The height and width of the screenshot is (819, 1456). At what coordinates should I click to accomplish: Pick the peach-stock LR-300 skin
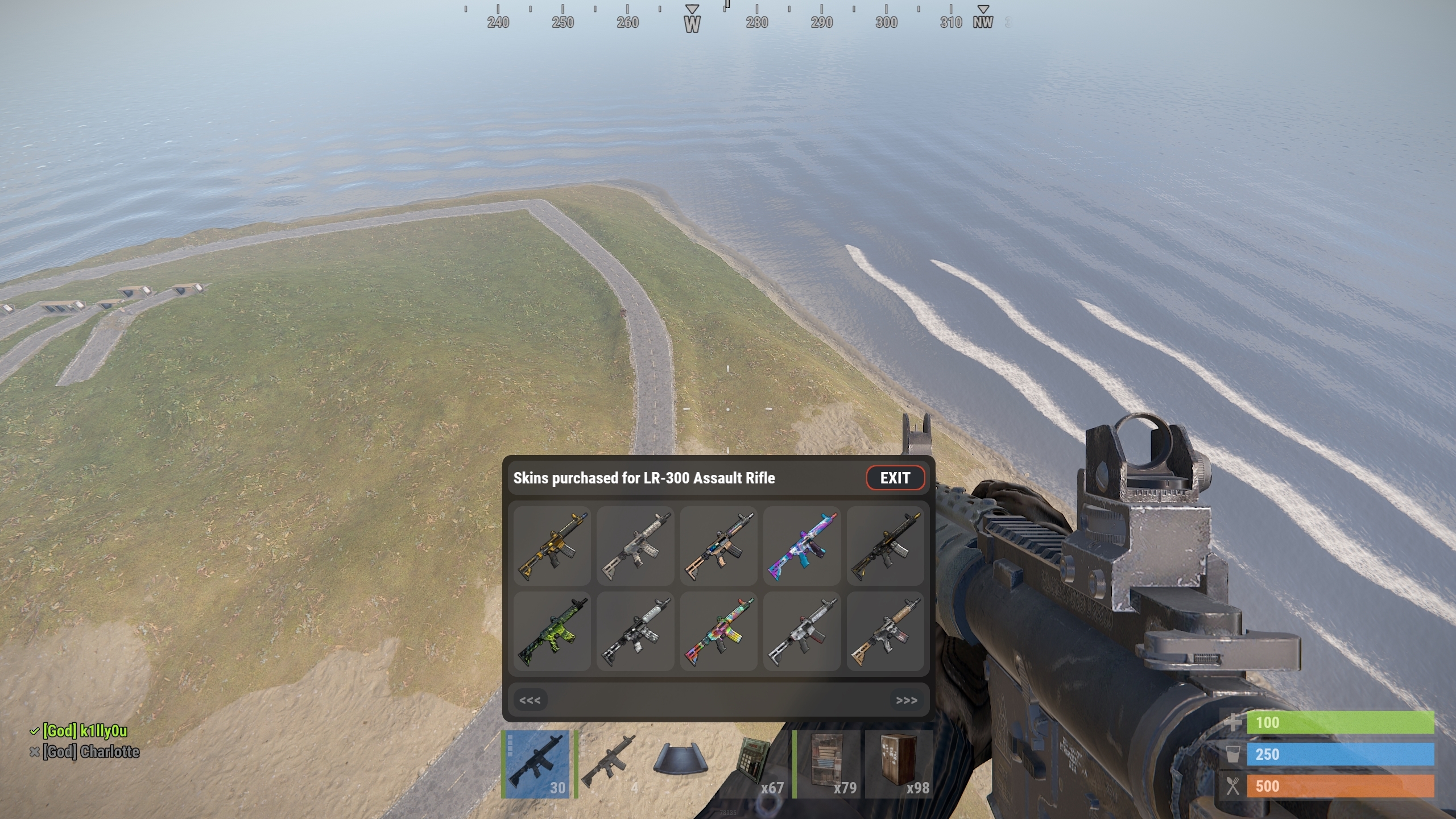tap(718, 546)
